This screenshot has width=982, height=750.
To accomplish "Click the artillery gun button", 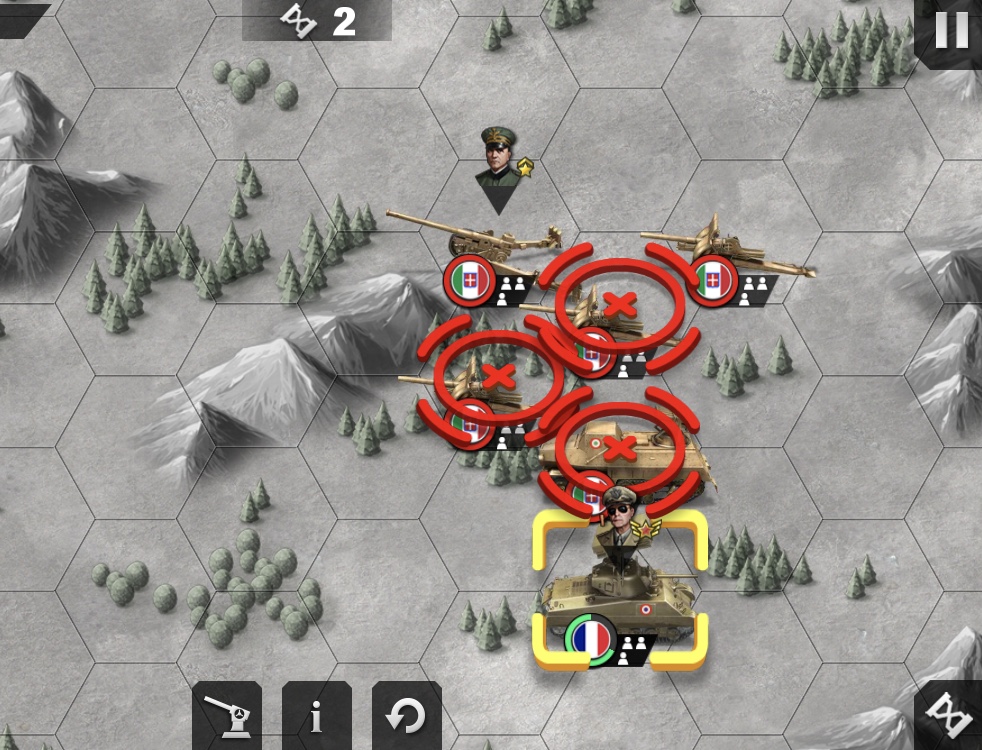I will click(227, 716).
